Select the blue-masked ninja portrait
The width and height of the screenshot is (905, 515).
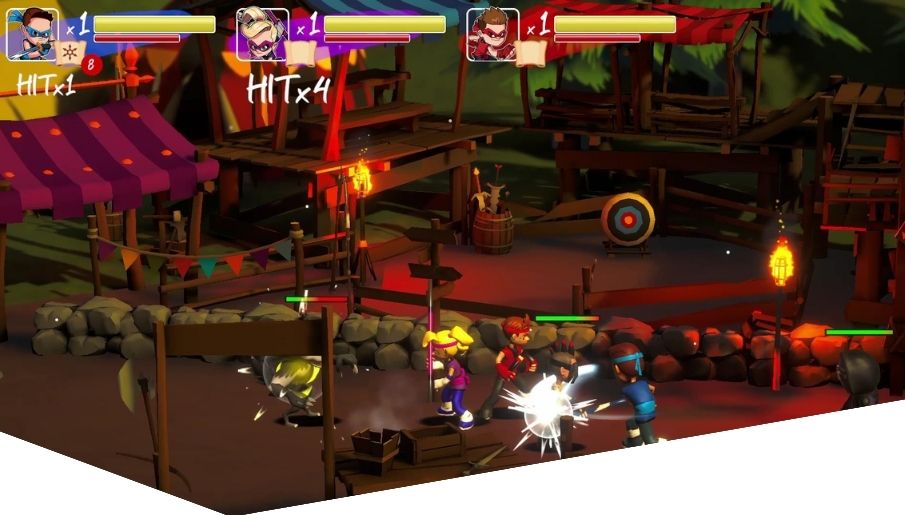(32, 34)
